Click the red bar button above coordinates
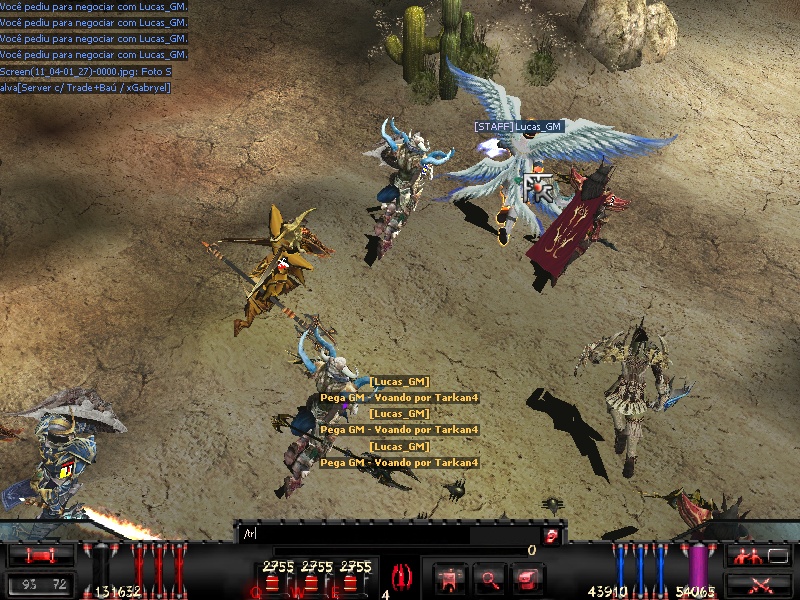 pyautogui.click(x=41, y=555)
